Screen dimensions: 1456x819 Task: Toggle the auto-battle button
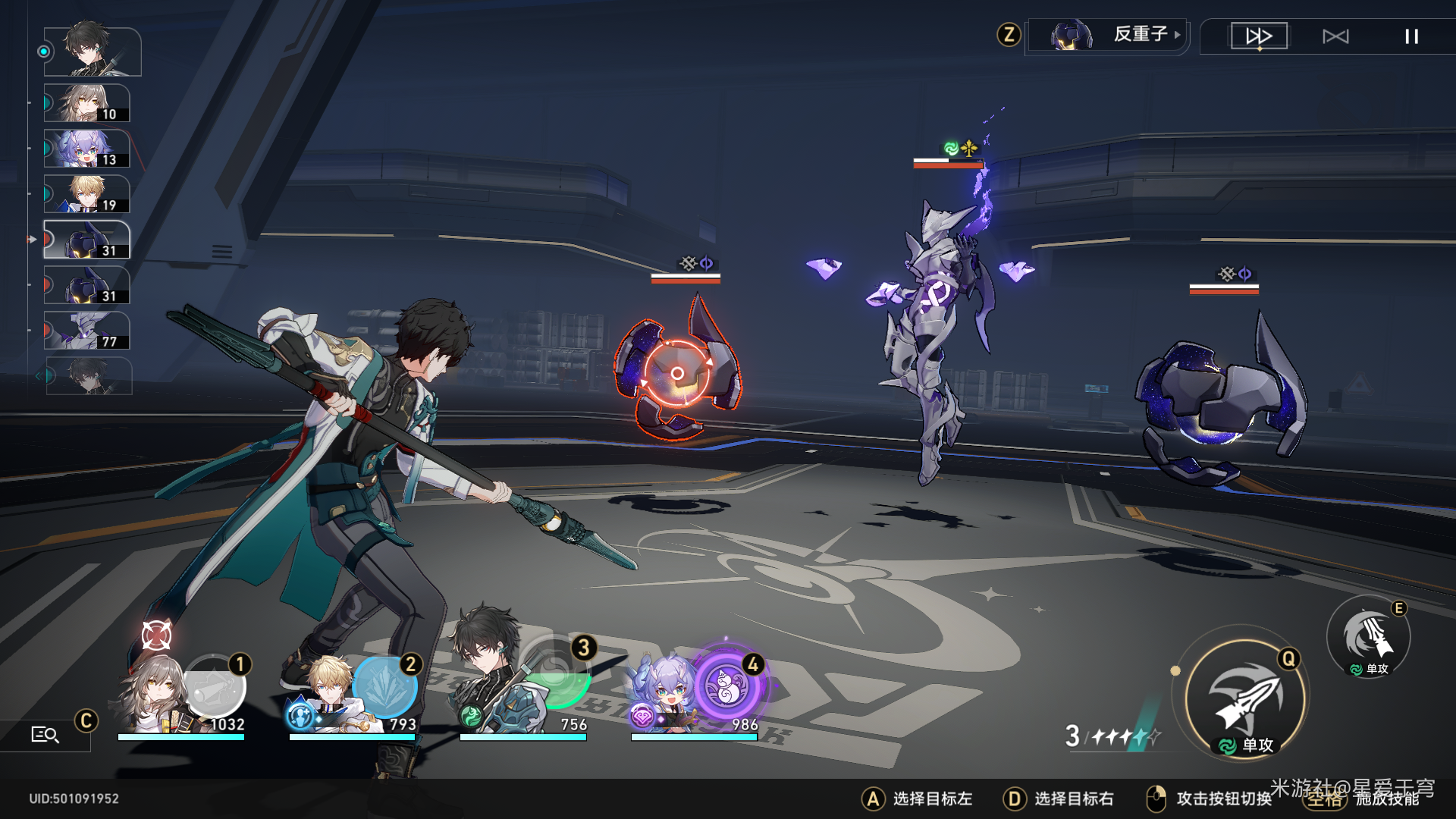[1335, 36]
